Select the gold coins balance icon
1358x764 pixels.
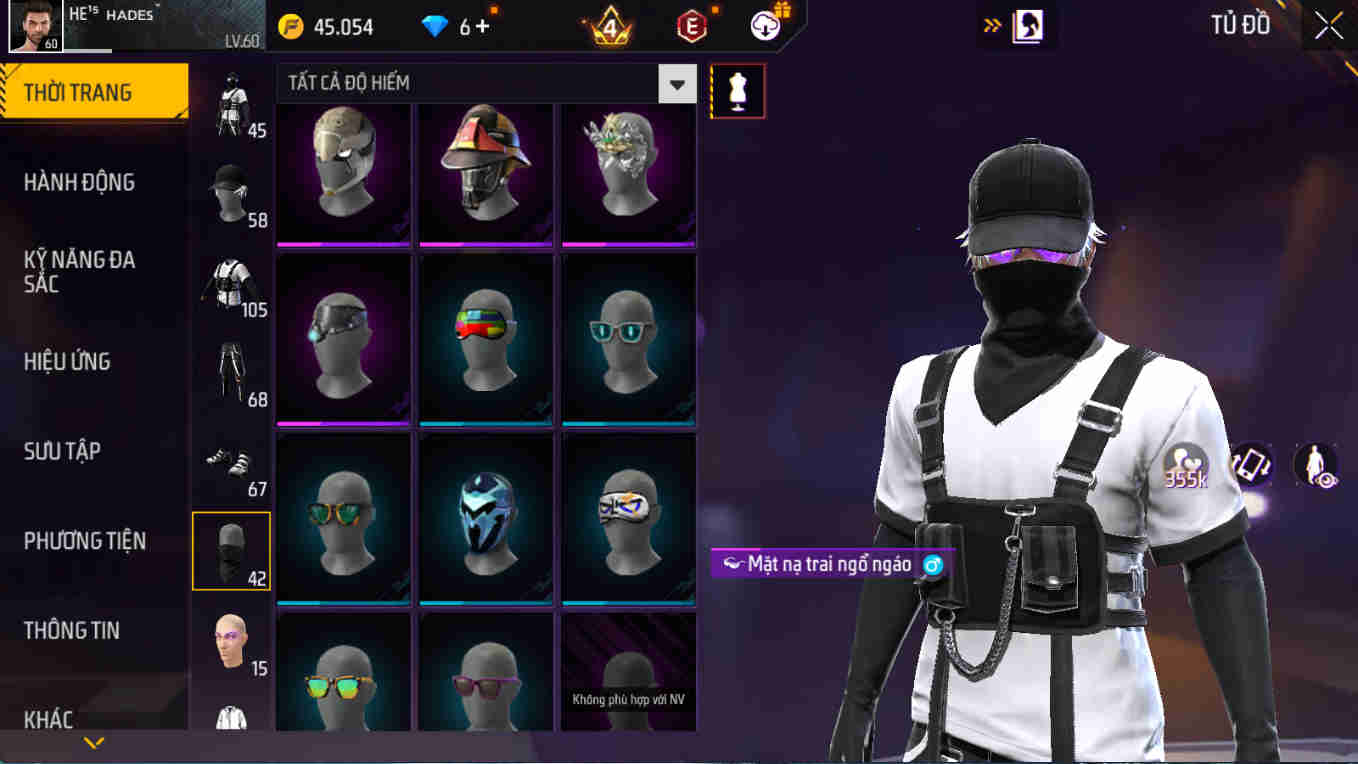click(x=292, y=27)
